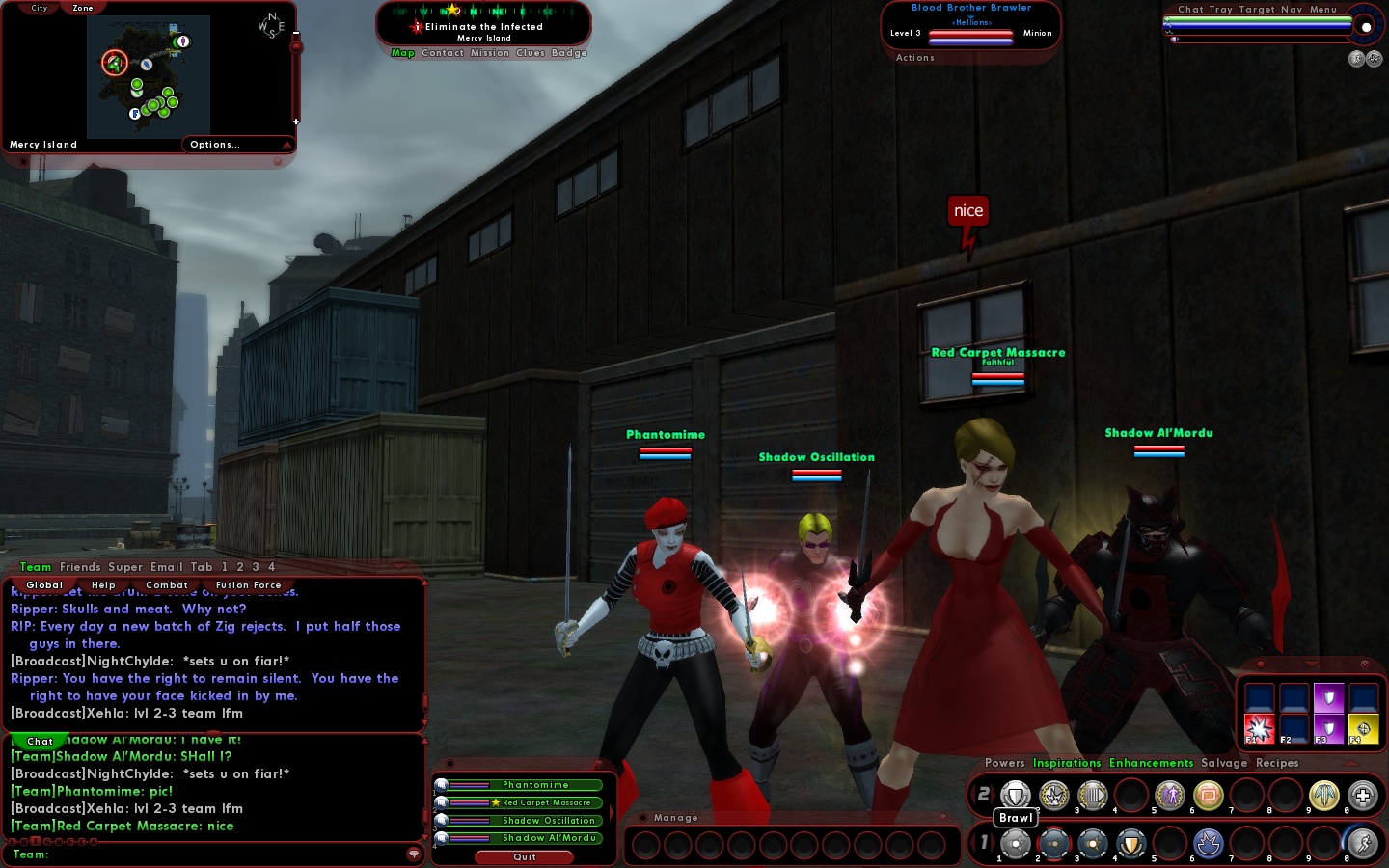The width and height of the screenshot is (1389, 868).
Task: Click the Quit button in the team window
Action: coord(524,857)
